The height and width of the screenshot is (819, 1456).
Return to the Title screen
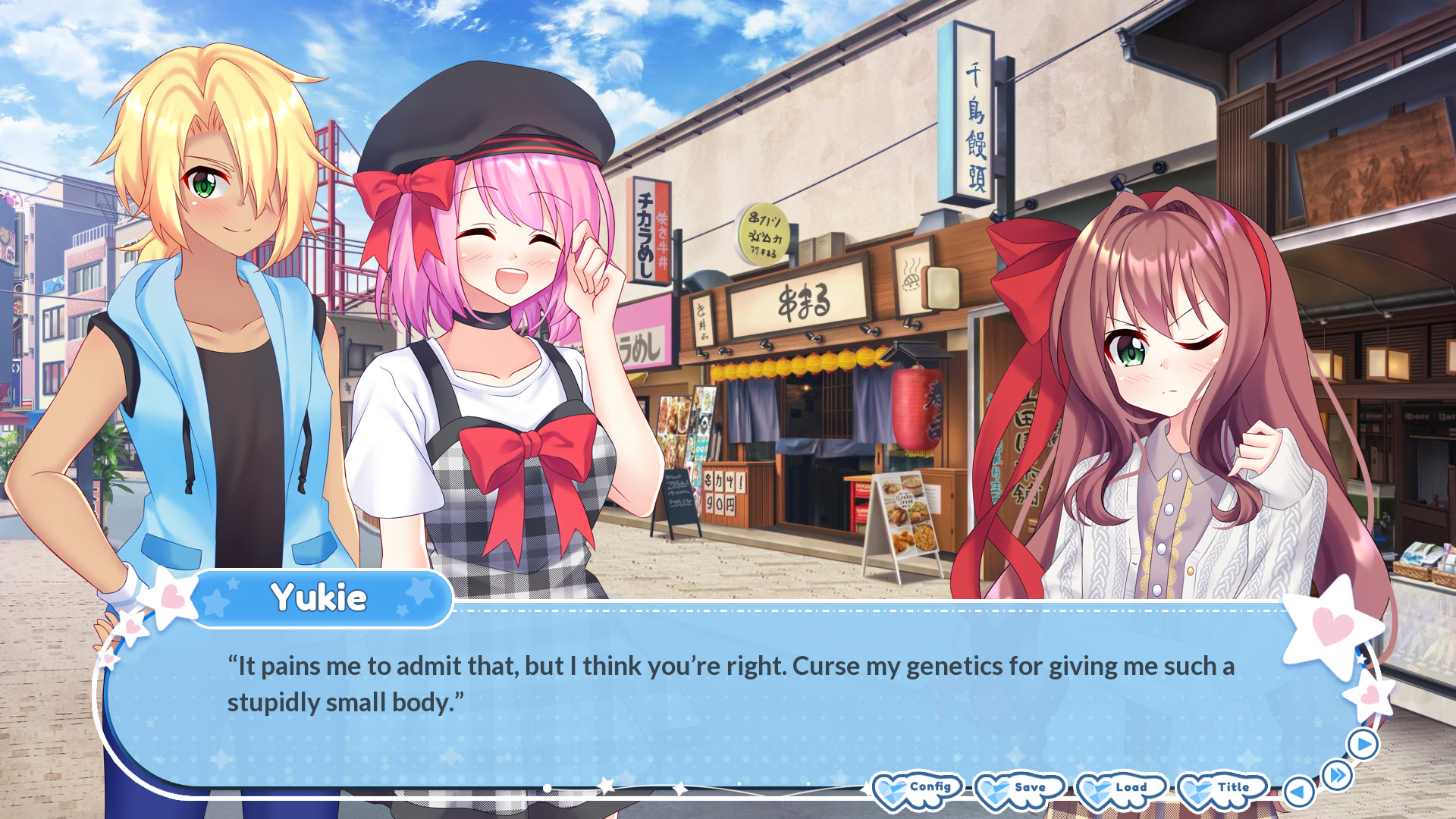coord(1222,789)
